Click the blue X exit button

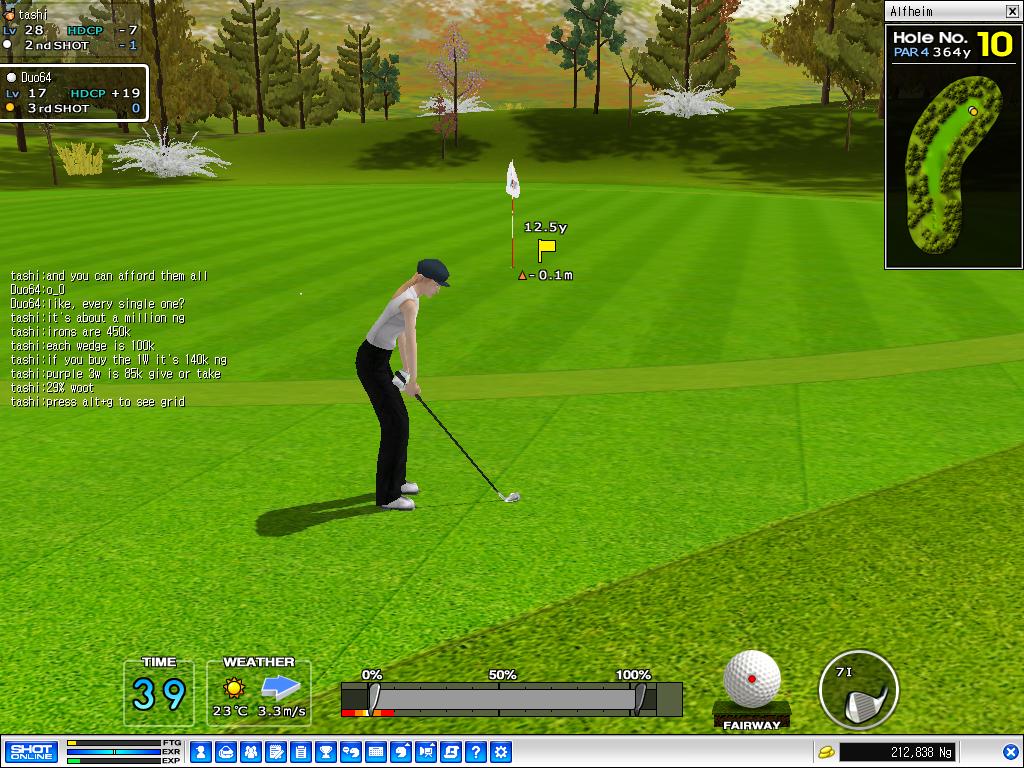pyautogui.click(x=1010, y=752)
